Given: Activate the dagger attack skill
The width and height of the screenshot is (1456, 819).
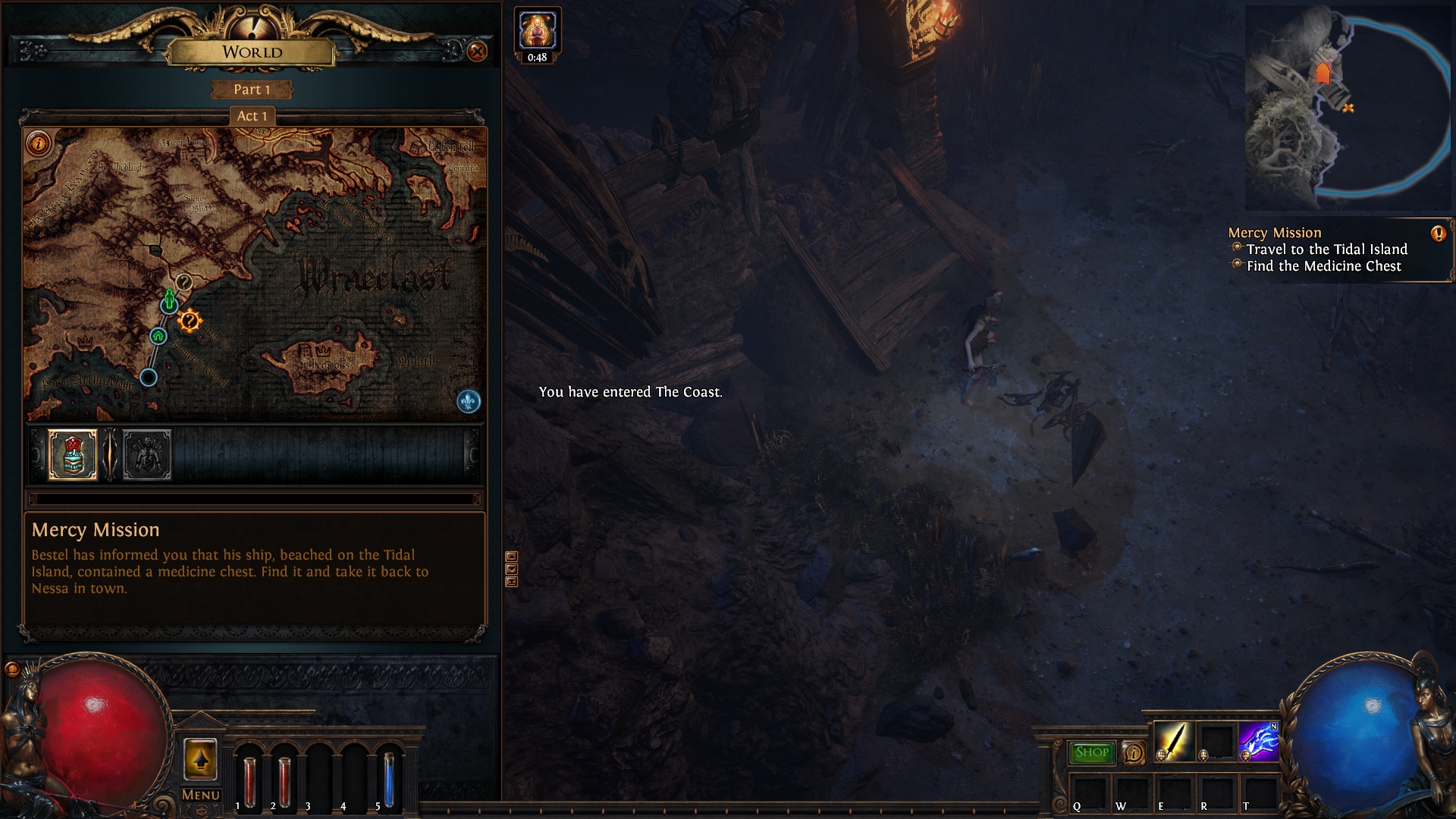Looking at the screenshot, I should (1172, 741).
